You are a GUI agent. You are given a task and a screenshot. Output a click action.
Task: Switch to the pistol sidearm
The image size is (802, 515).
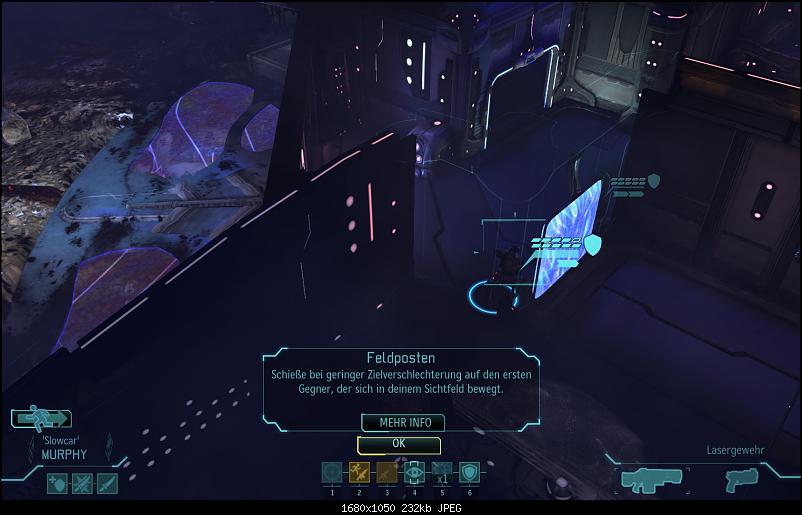740,479
